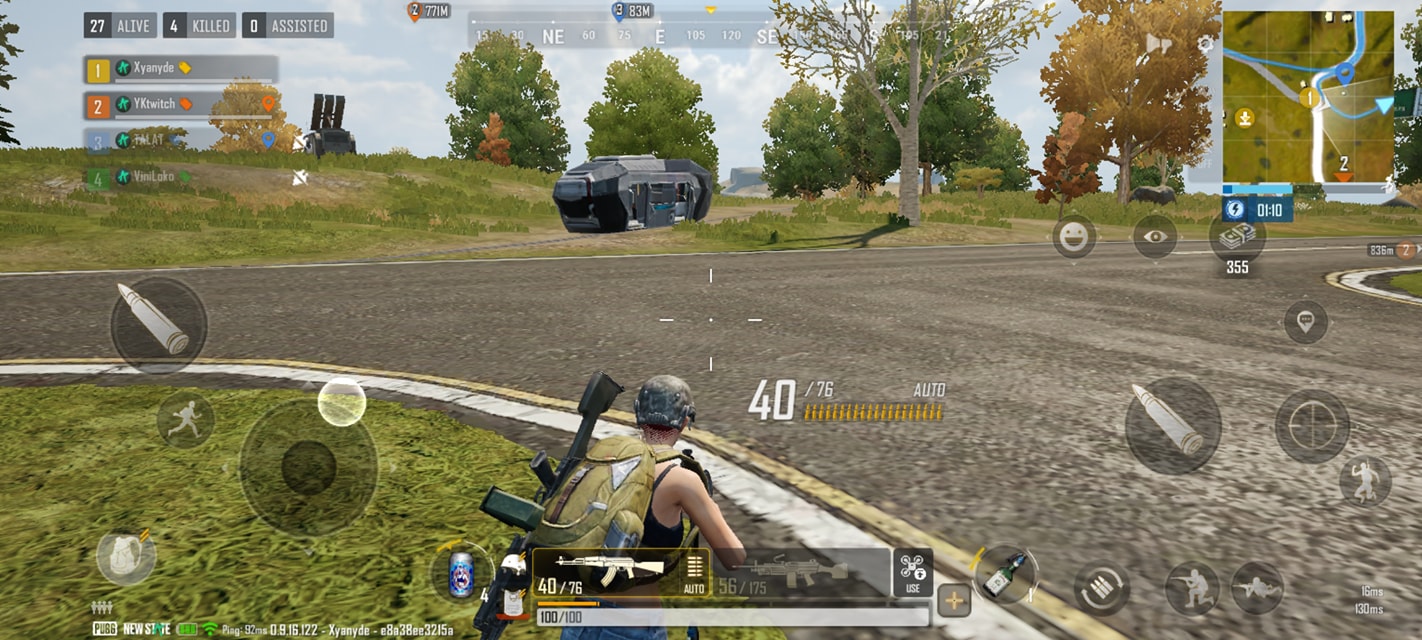Reload the weapon with the ammo-cycle button
This screenshot has width=1422, height=640.
[x=1102, y=589]
